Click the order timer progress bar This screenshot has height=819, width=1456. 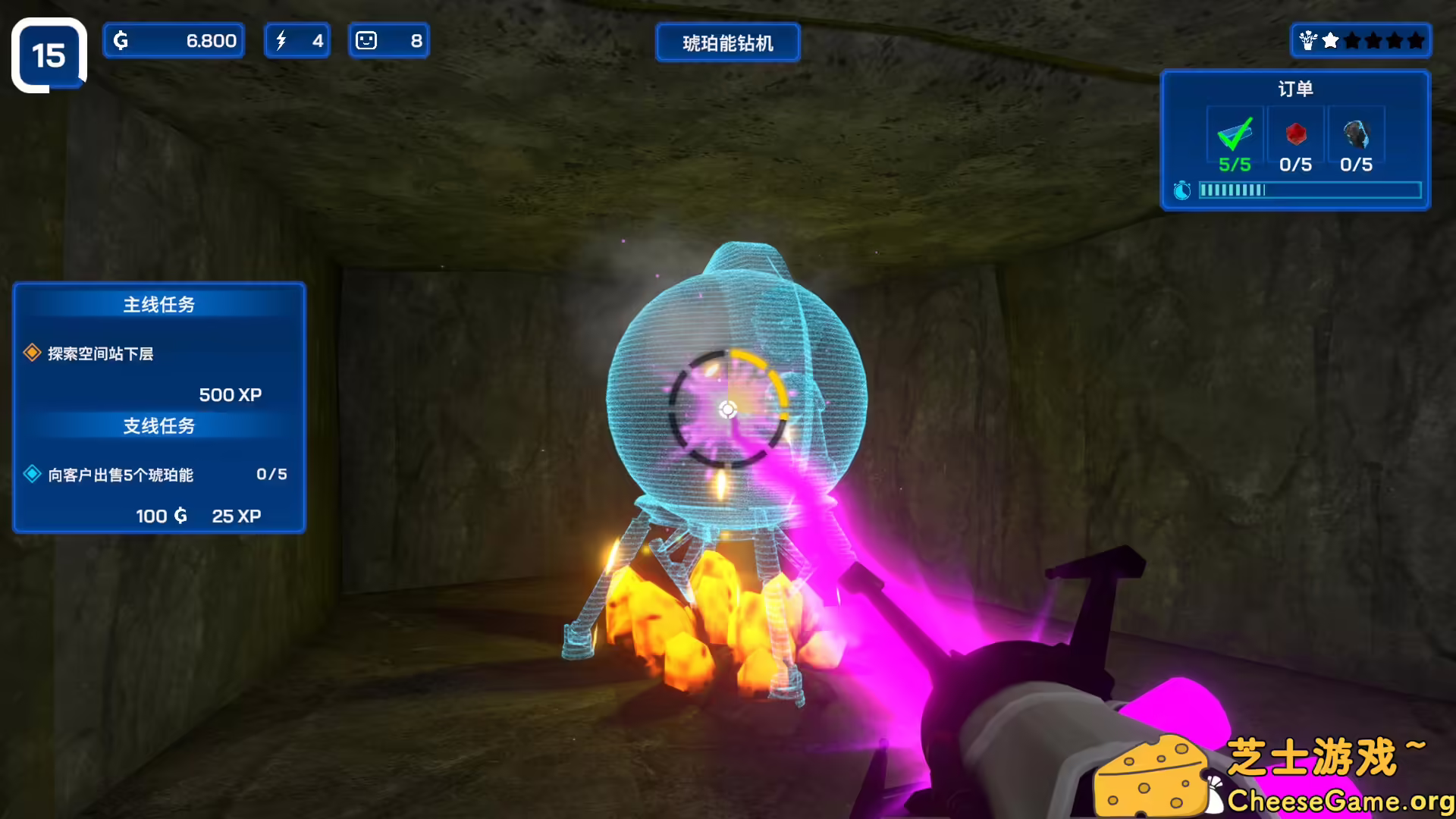point(1310,191)
